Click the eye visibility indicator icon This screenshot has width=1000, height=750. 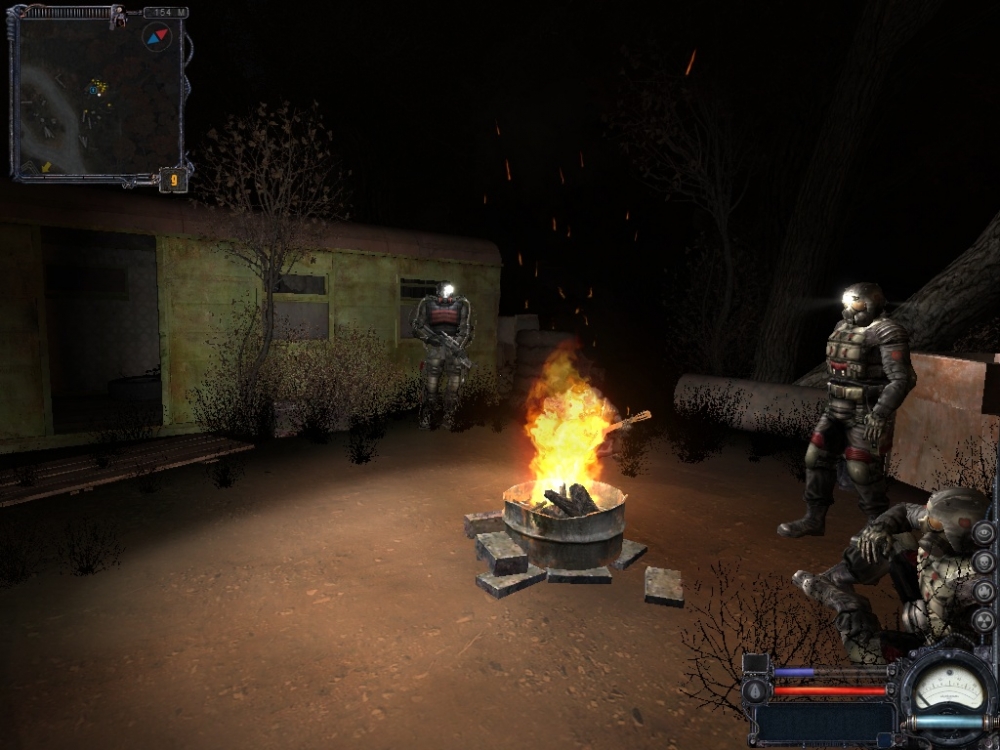[x=983, y=532]
